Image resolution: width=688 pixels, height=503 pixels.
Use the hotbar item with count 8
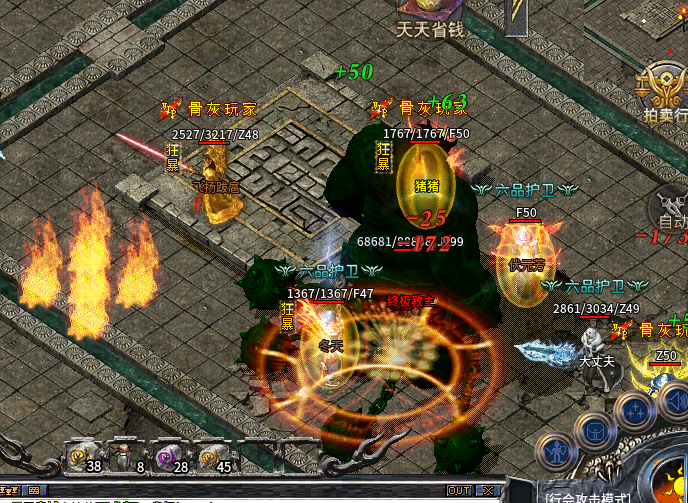click(125, 456)
